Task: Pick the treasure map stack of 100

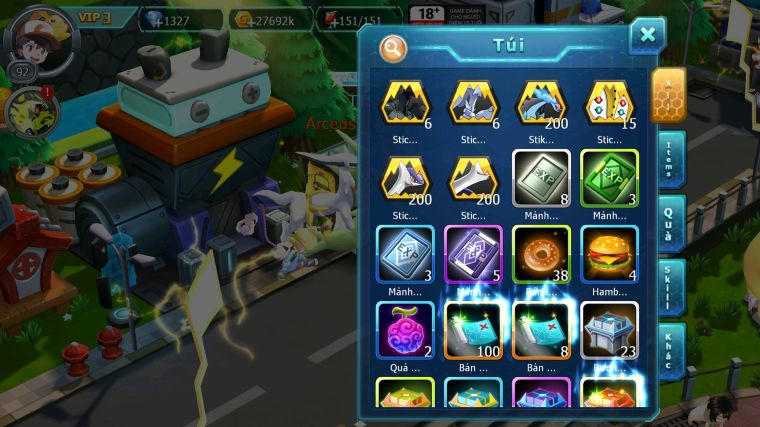Action: point(473,329)
